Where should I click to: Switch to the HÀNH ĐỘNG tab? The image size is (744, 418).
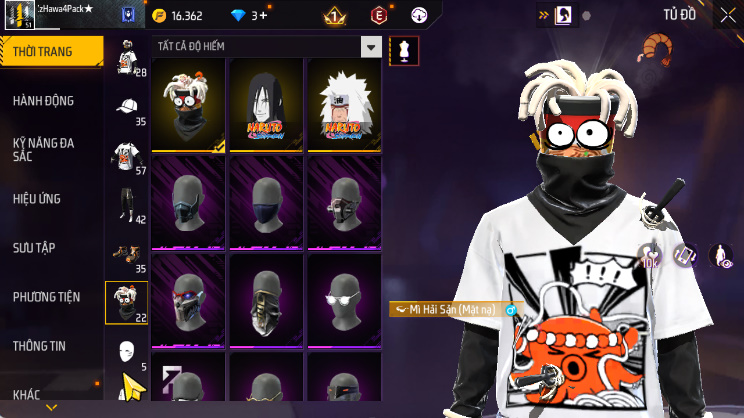[50, 101]
